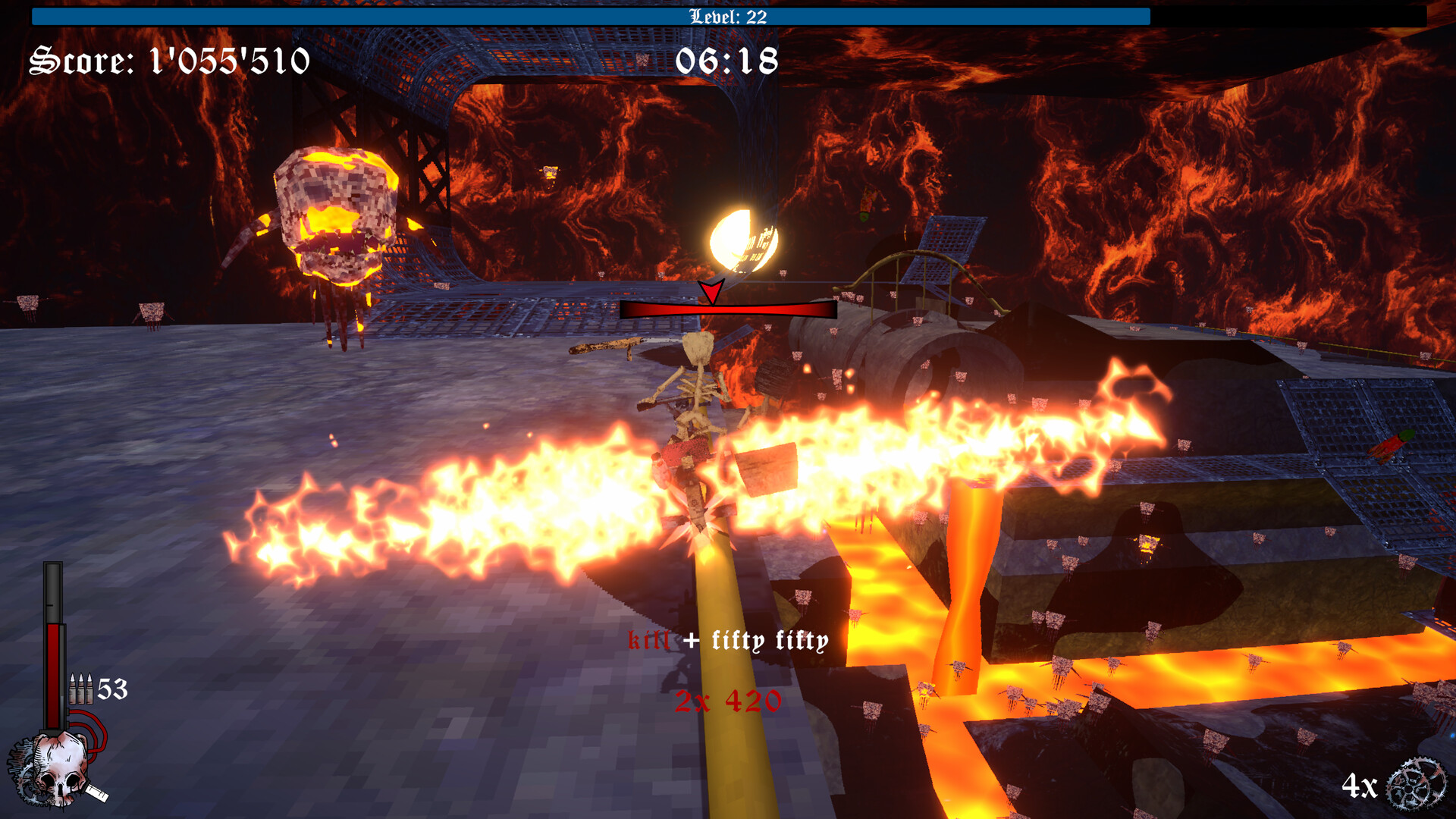The image size is (1456, 819).
Task: Open the score counter details
Action: tap(168, 62)
